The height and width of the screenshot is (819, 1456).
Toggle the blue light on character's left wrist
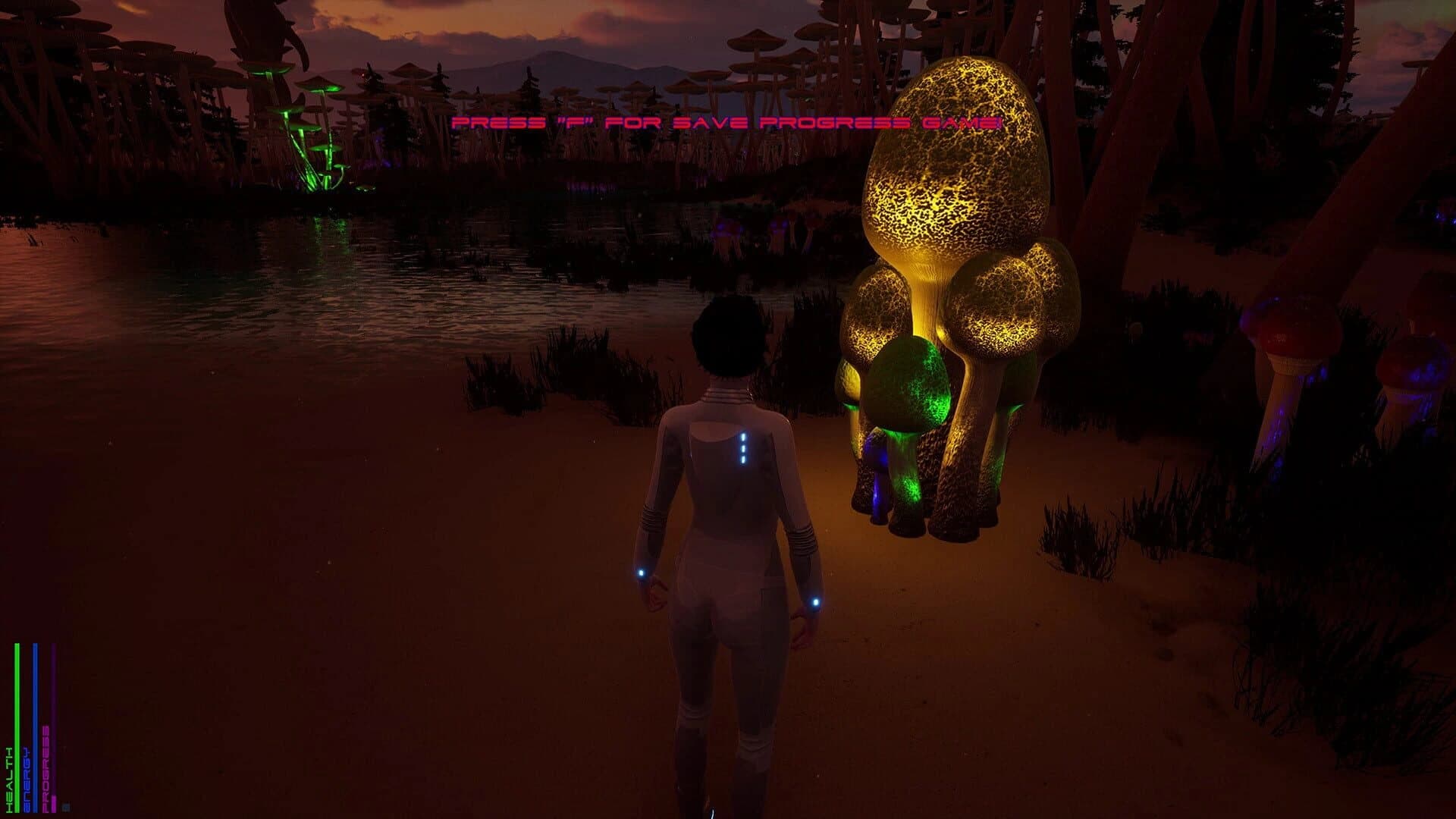coord(814,603)
